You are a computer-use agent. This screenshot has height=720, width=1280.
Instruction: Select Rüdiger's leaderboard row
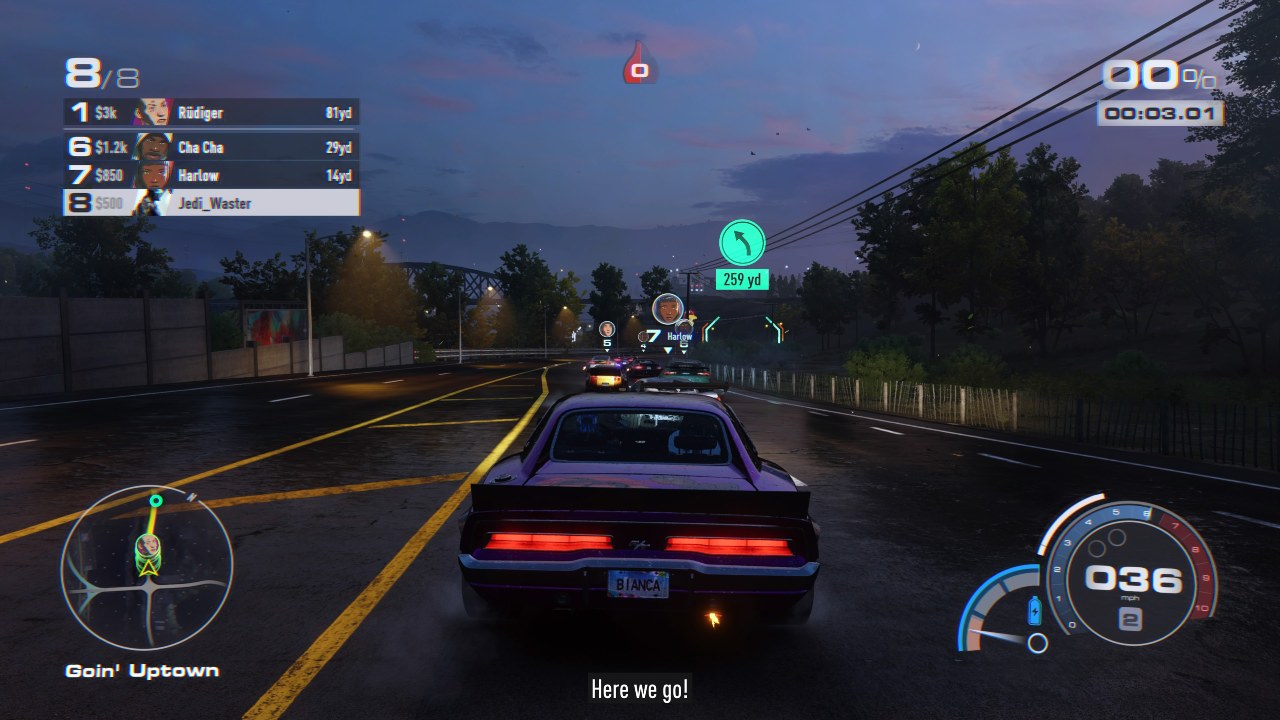(211, 113)
